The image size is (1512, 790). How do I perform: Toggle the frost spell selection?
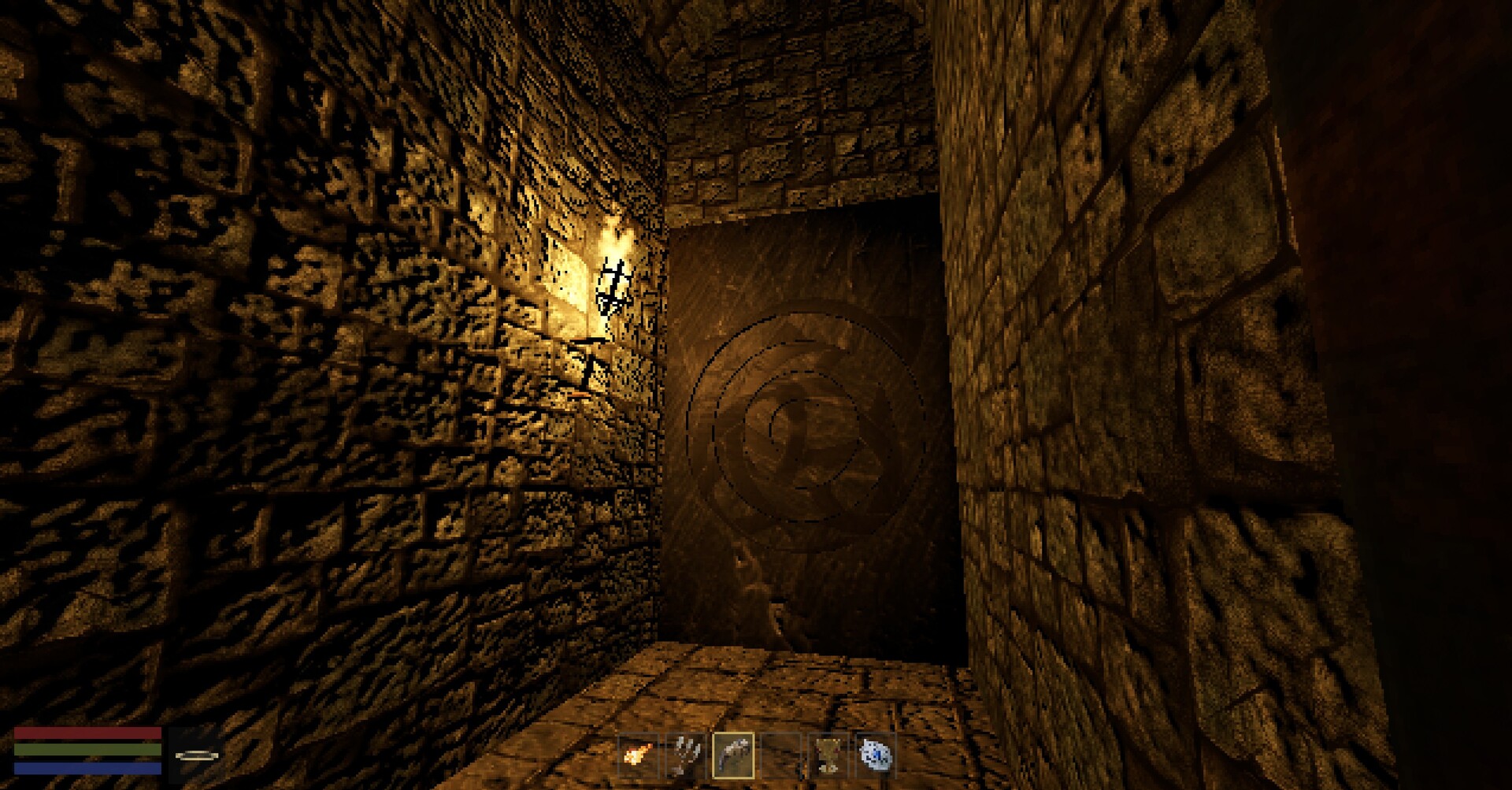coord(874,755)
